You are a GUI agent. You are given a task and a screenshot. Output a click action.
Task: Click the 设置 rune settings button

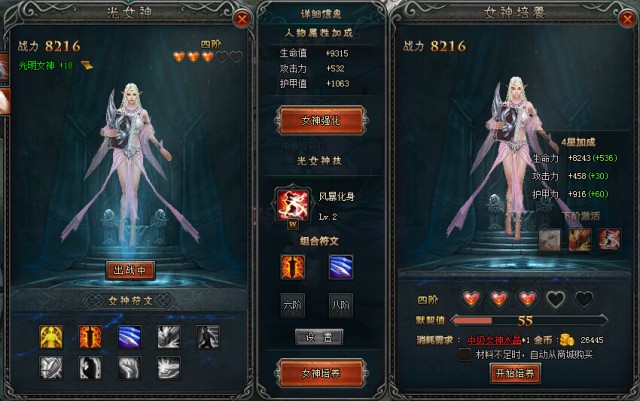pos(322,337)
